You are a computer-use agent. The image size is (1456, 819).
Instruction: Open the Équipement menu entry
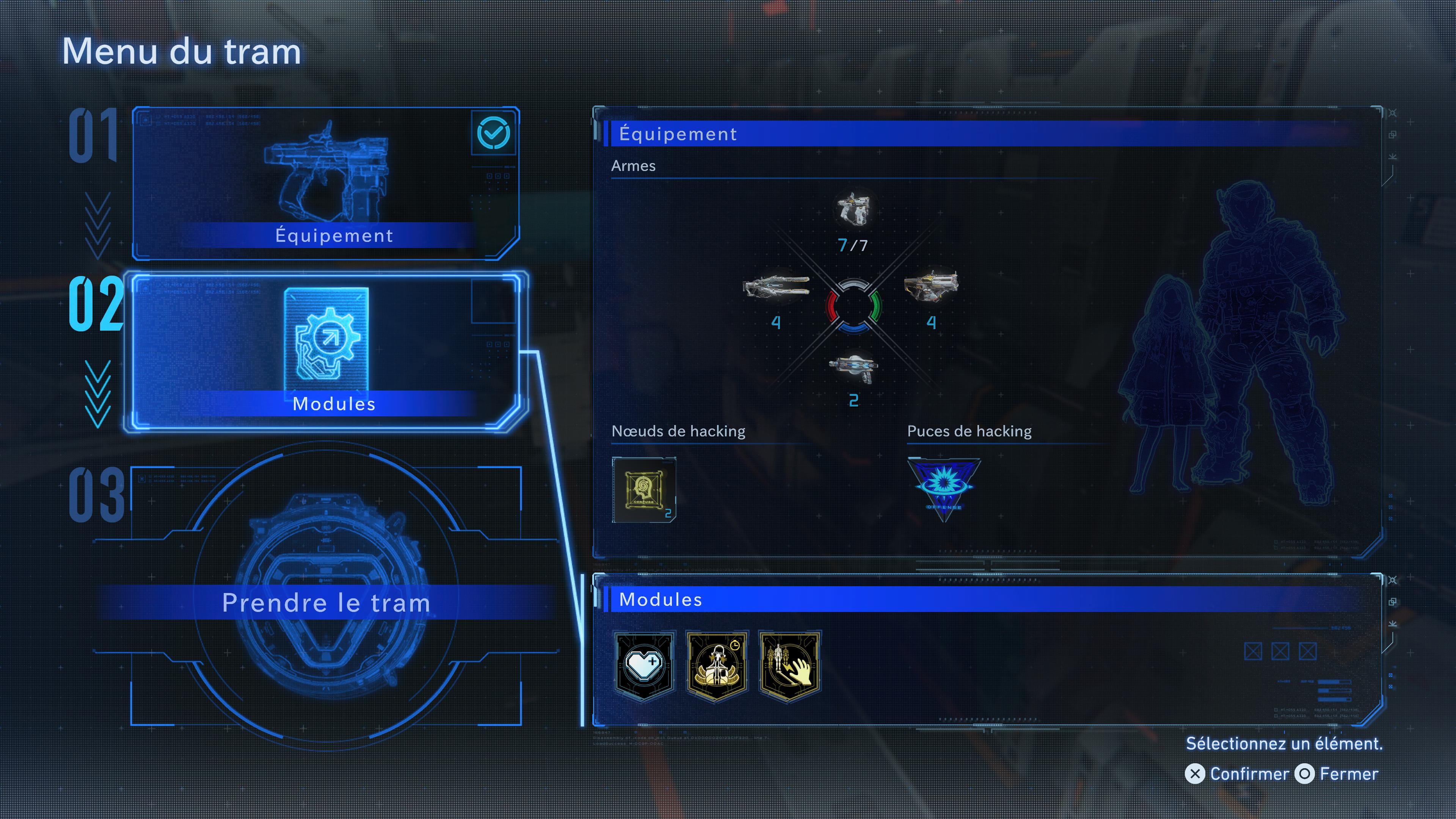[326, 183]
